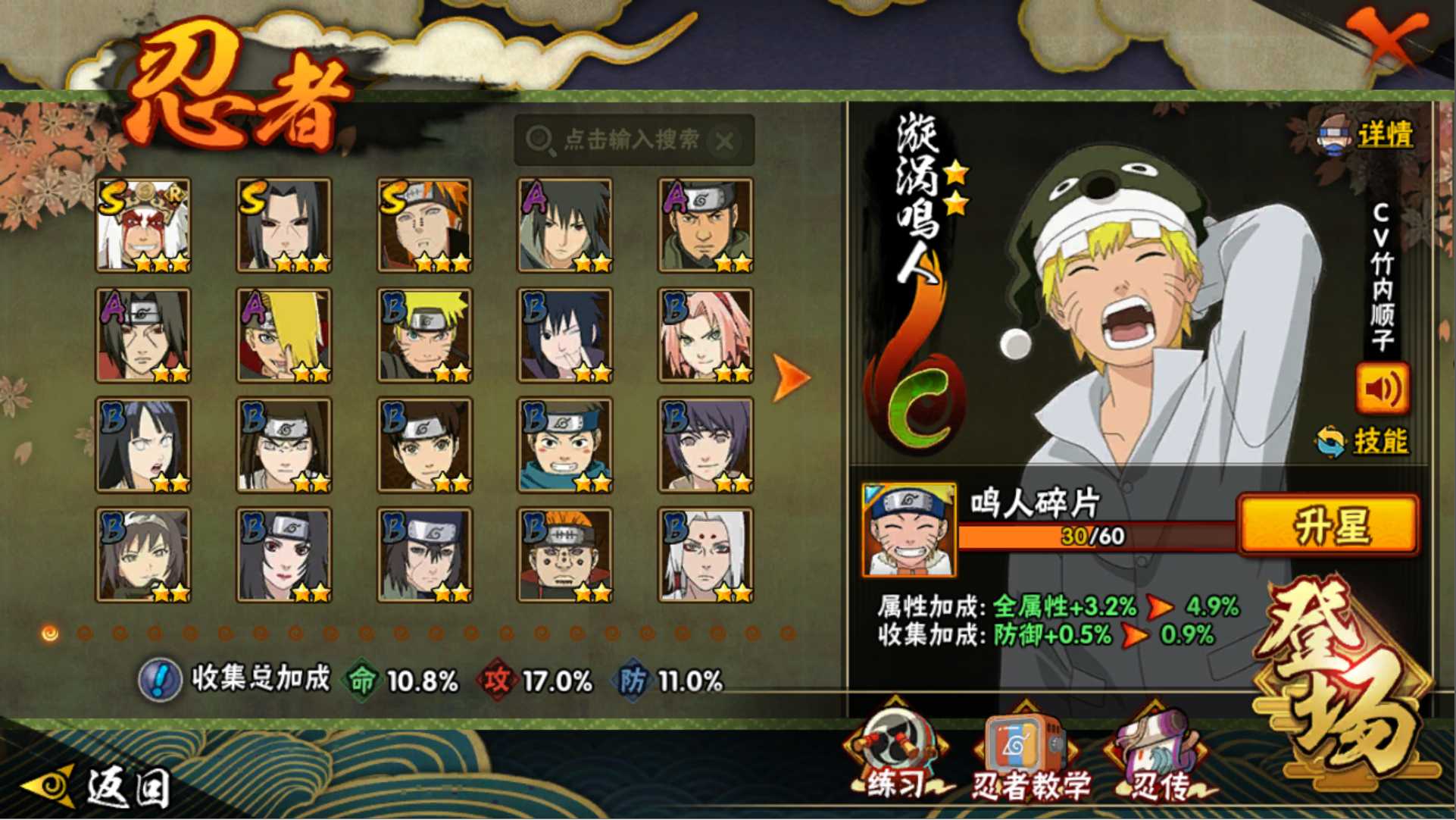The width and height of the screenshot is (1456, 820).
Task: Select the pink-haired Sakura portrait
Action: tap(705, 335)
